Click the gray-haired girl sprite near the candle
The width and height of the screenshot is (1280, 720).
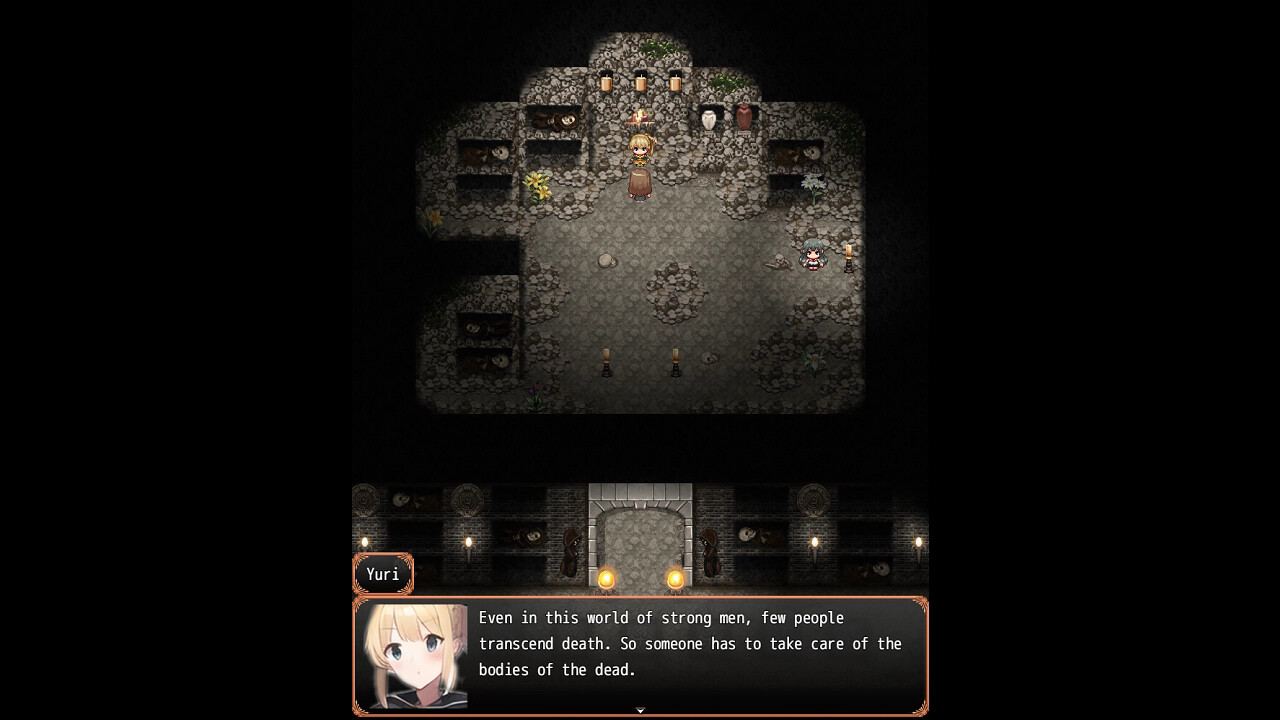coord(812,255)
